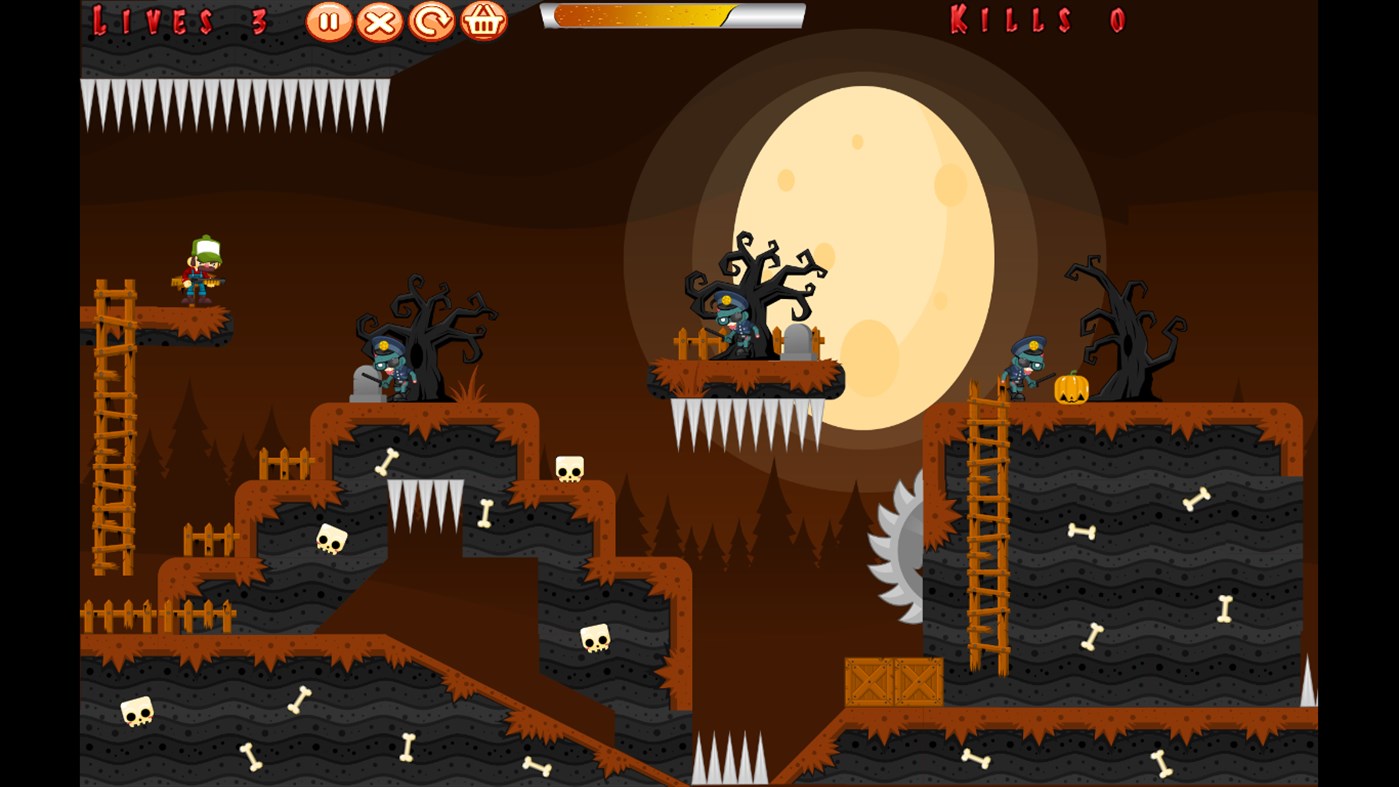The image size is (1399, 787).
Task: Select the player character wearing green cap
Action: pos(200,270)
